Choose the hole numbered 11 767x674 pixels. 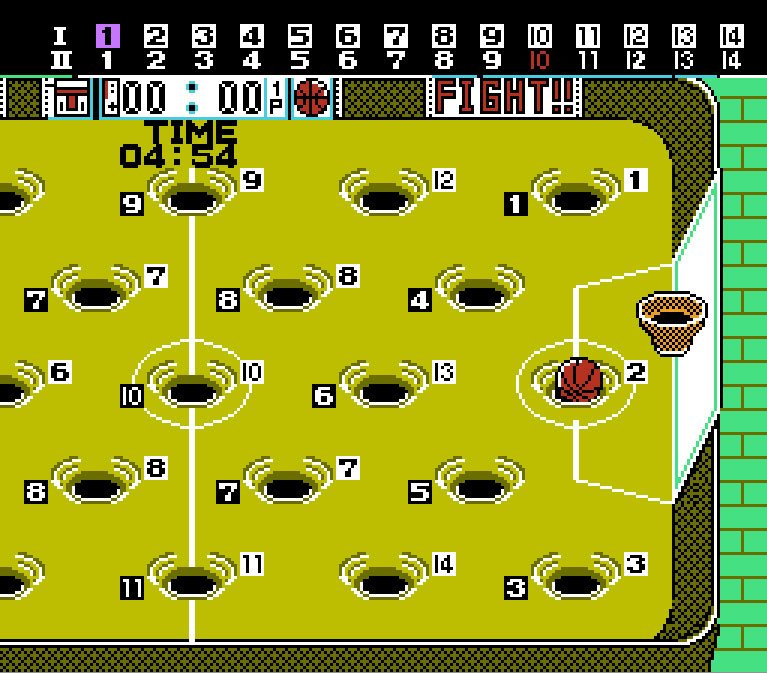pyautogui.click(x=191, y=580)
